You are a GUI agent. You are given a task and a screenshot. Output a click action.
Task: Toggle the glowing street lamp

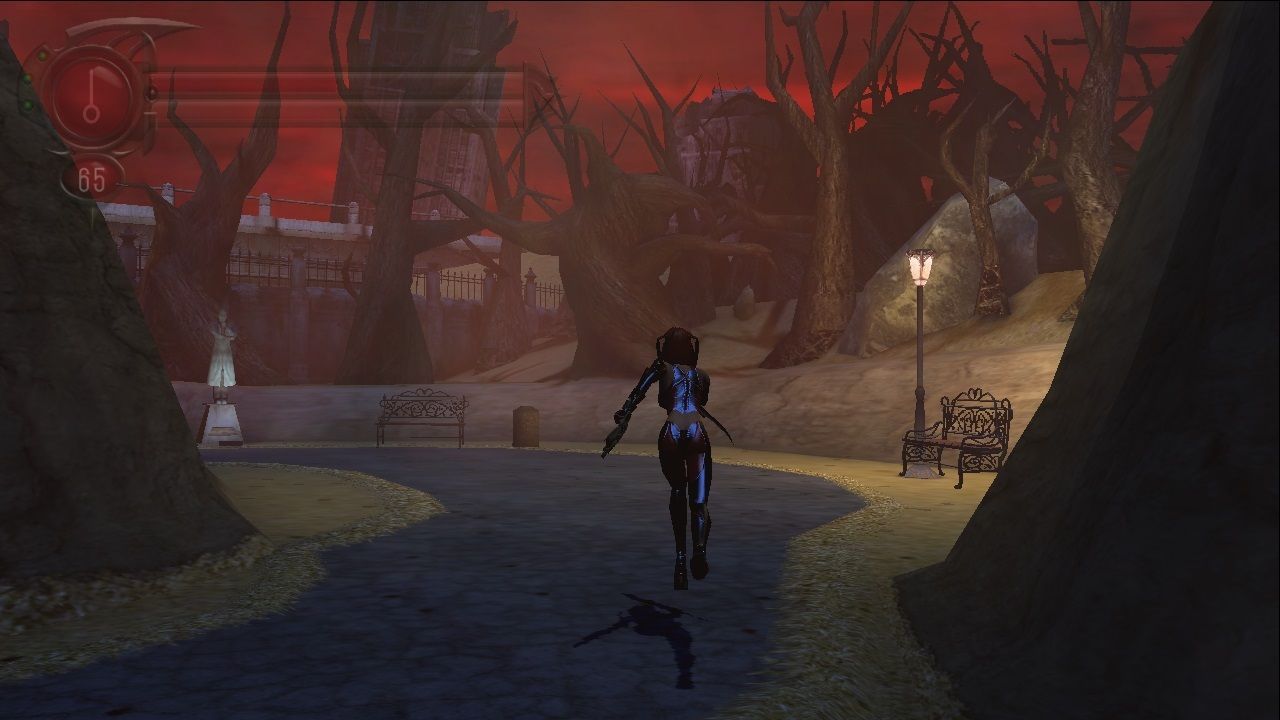pyautogui.click(x=920, y=268)
